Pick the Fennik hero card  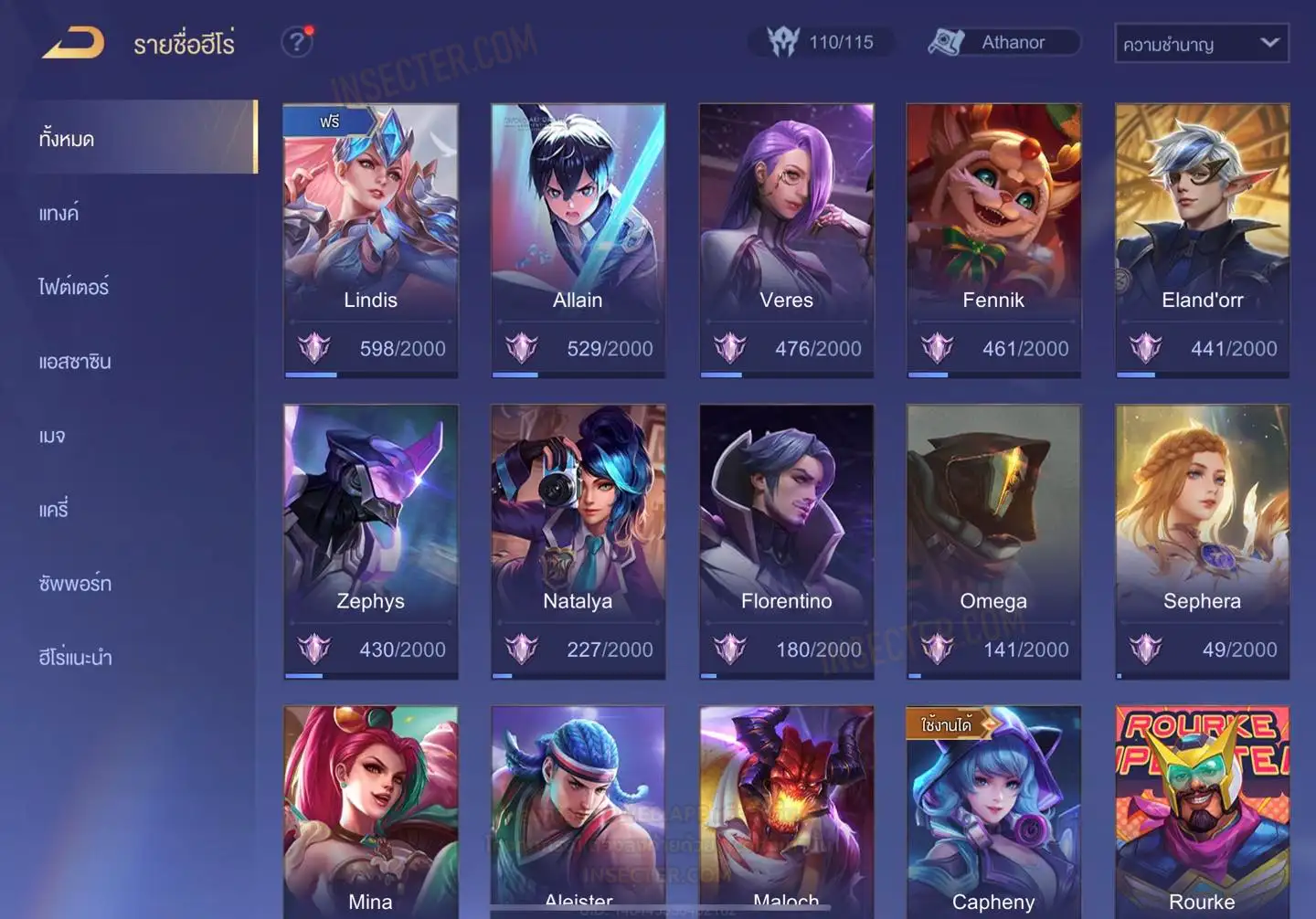(x=993, y=239)
